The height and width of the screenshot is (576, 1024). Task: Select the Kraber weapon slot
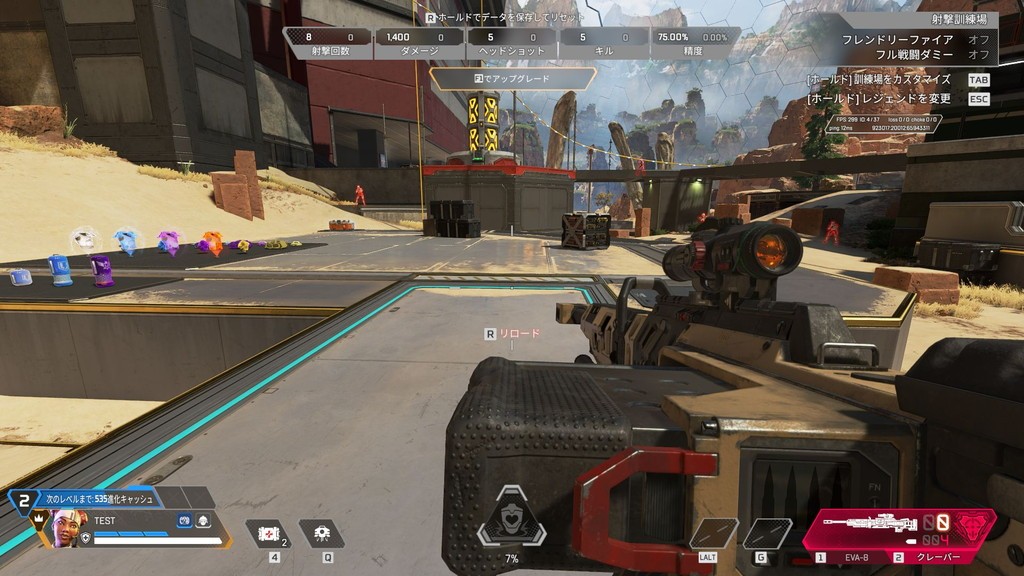click(933, 558)
